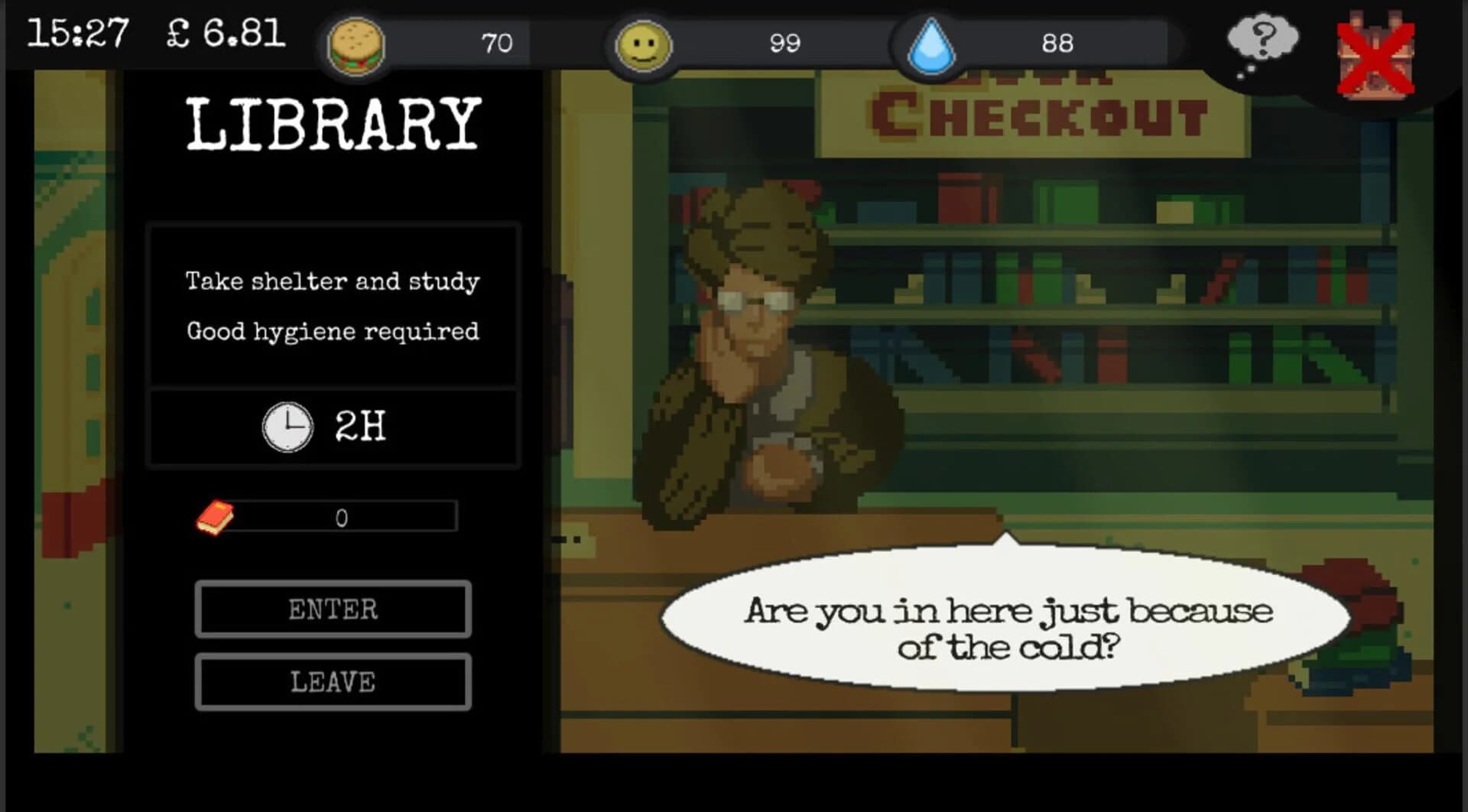The image size is (1468, 812).
Task: Select the red book study icon
Action: coord(213,516)
